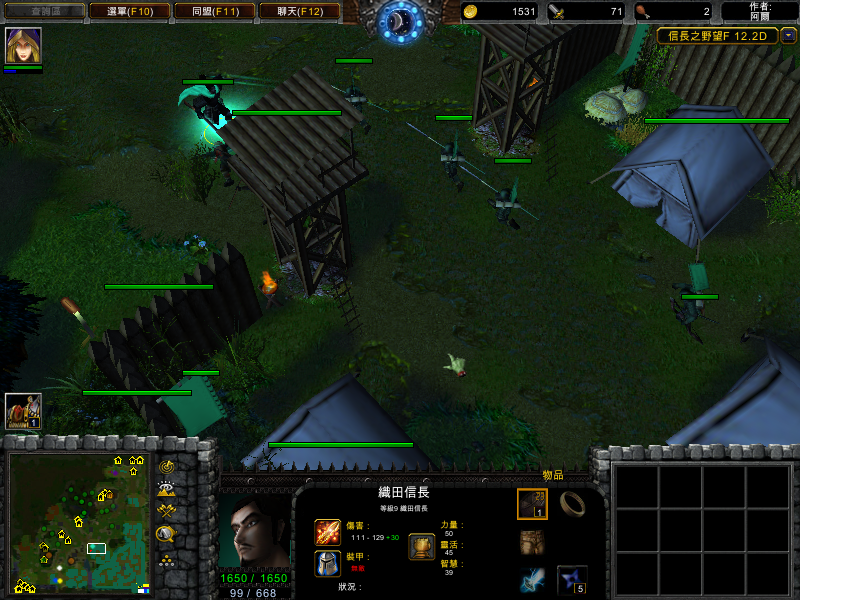
Task: Select the highlighted item slot with 1 charge
Action: [532, 504]
